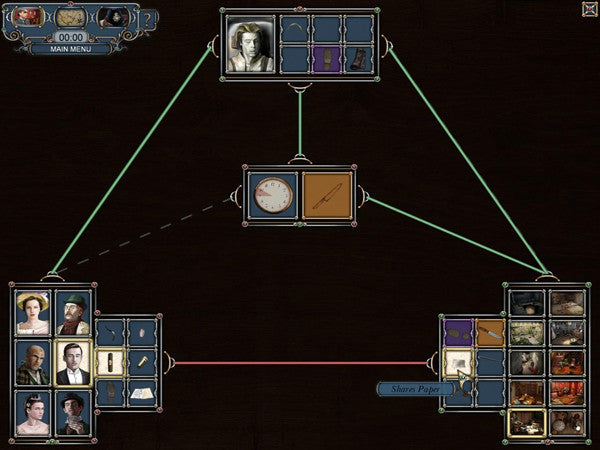Select the bowler hat man holding cards
The height and width of the screenshot is (450, 600).
(x=73, y=412)
